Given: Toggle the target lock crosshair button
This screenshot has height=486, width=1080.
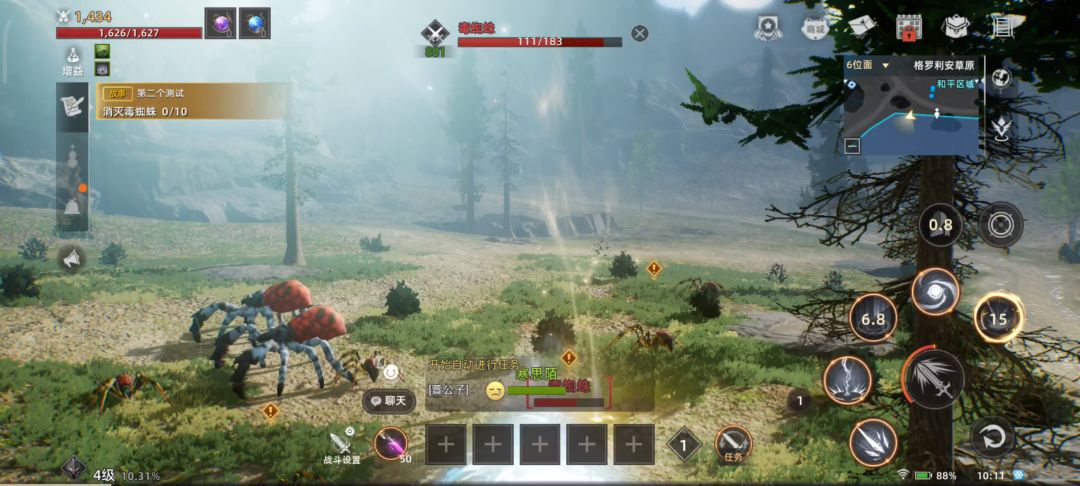Looking at the screenshot, I should [x=1000, y=224].
